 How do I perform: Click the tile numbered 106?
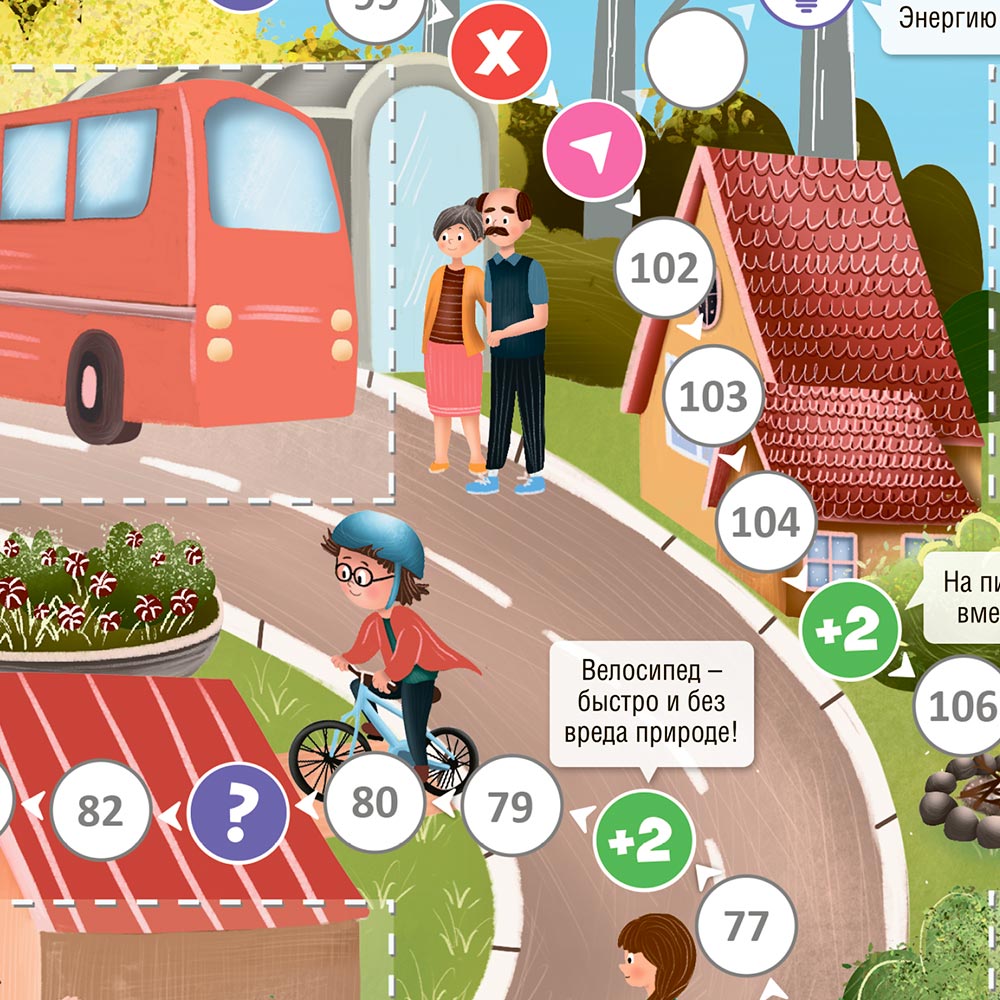click(960, 706)
